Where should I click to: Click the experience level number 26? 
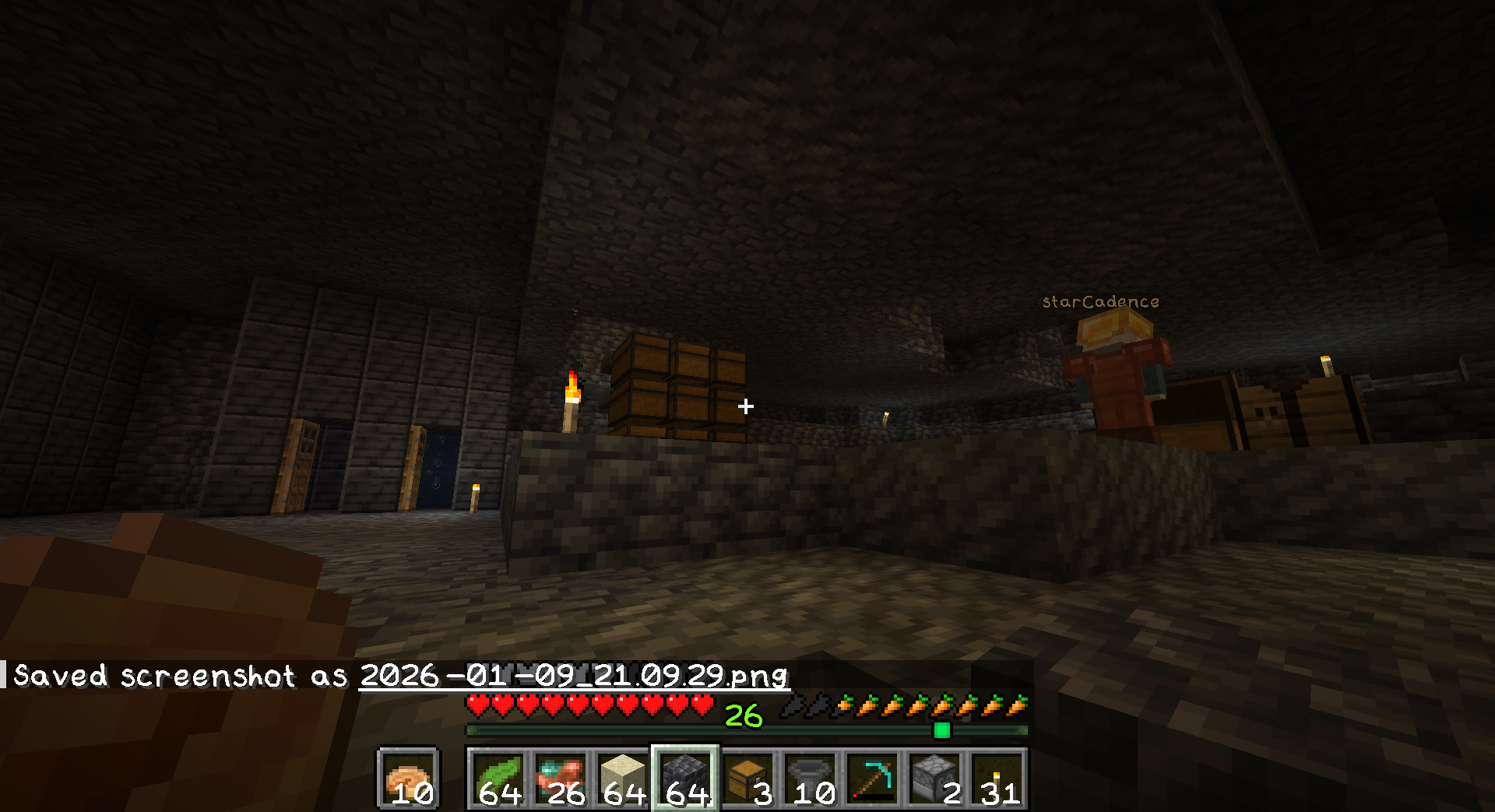point(742,713)
